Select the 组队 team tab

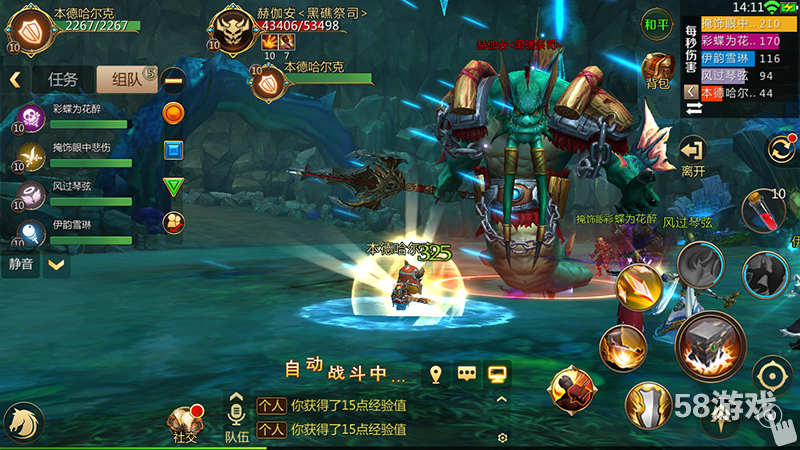point(124,80)
